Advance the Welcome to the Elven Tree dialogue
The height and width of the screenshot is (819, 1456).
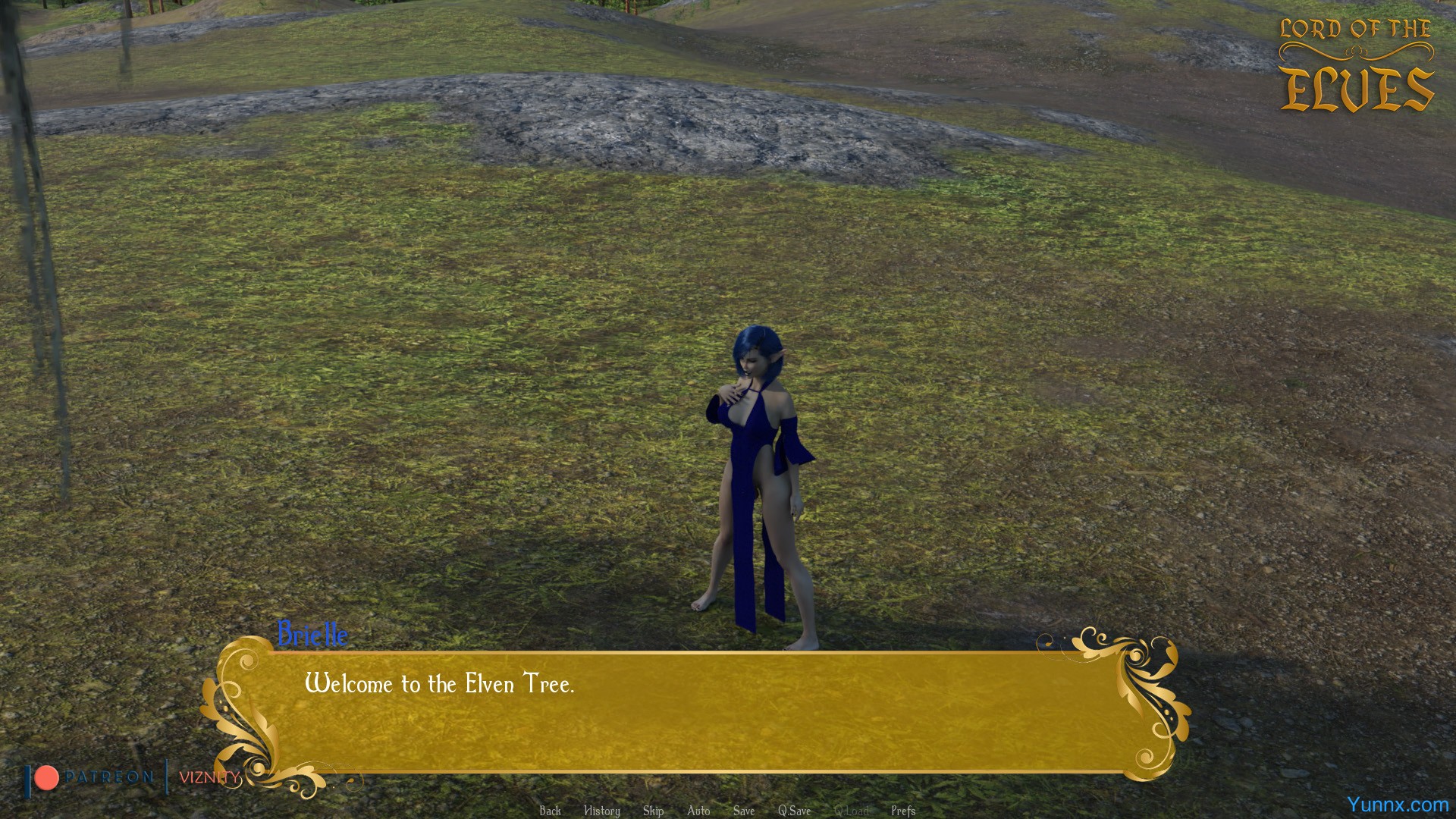pos(698,713)
